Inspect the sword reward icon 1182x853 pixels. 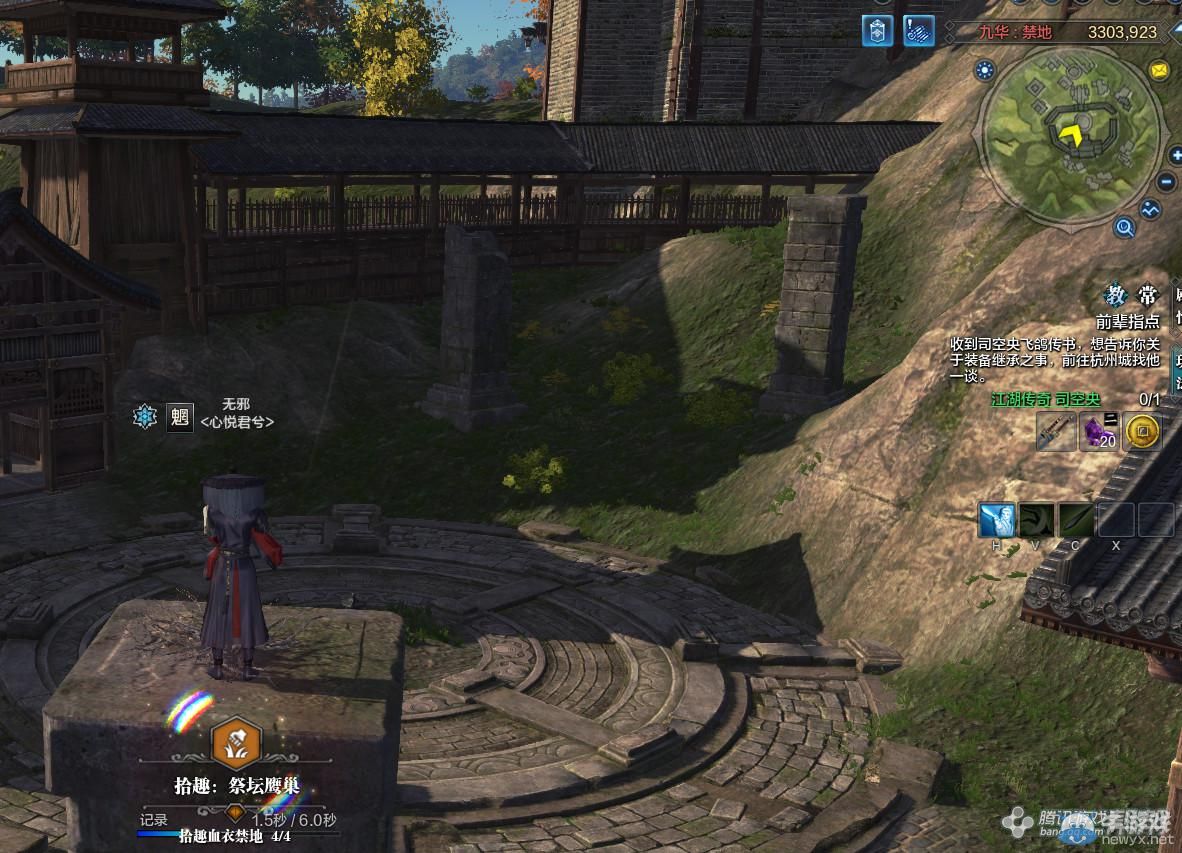[1056, 432]
